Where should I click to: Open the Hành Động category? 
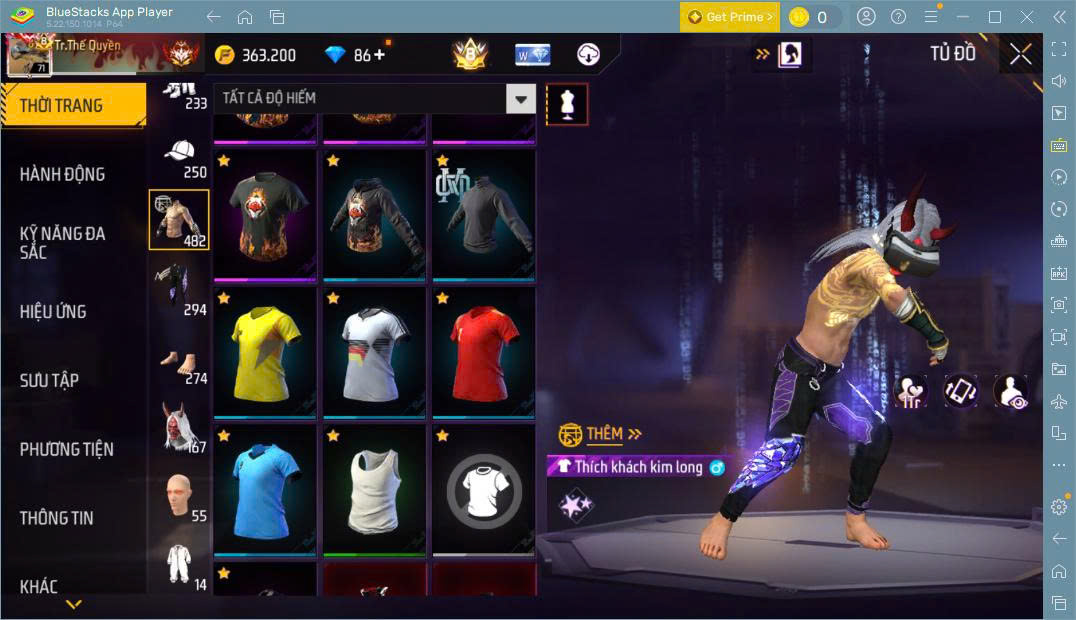click(x=62, y=174)
